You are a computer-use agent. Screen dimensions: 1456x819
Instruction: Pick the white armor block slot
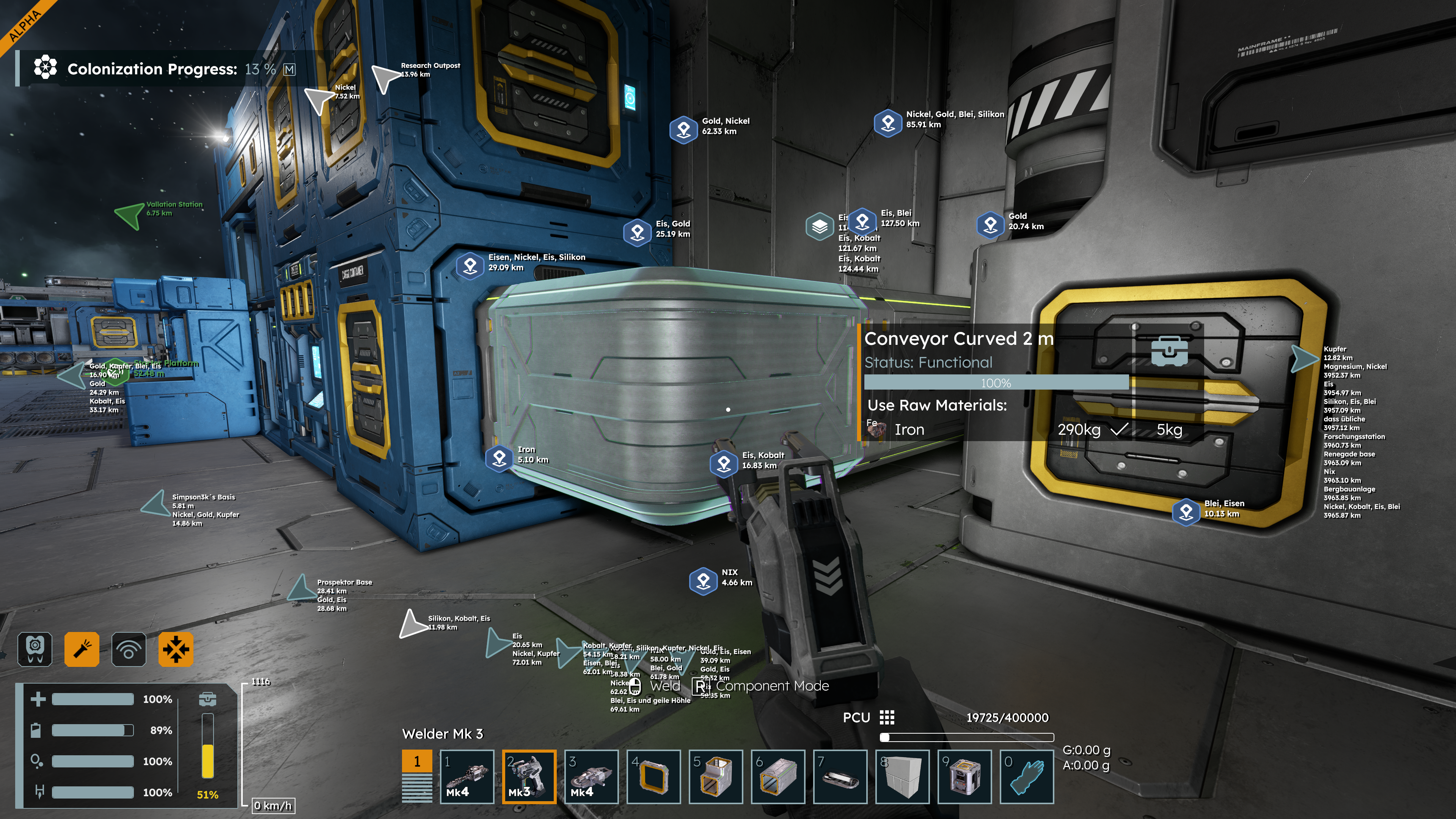tap(902, 777)
